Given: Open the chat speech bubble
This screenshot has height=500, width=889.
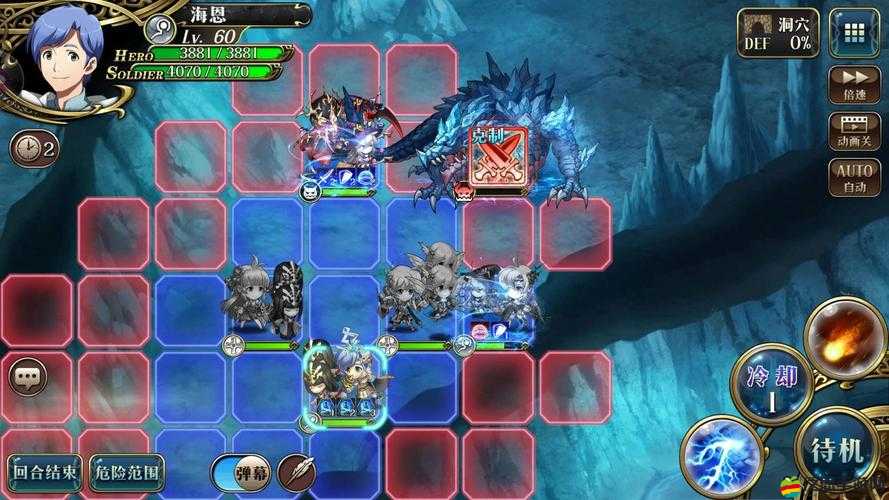Looking at the screenshot, I should click(x=27, y=378).
